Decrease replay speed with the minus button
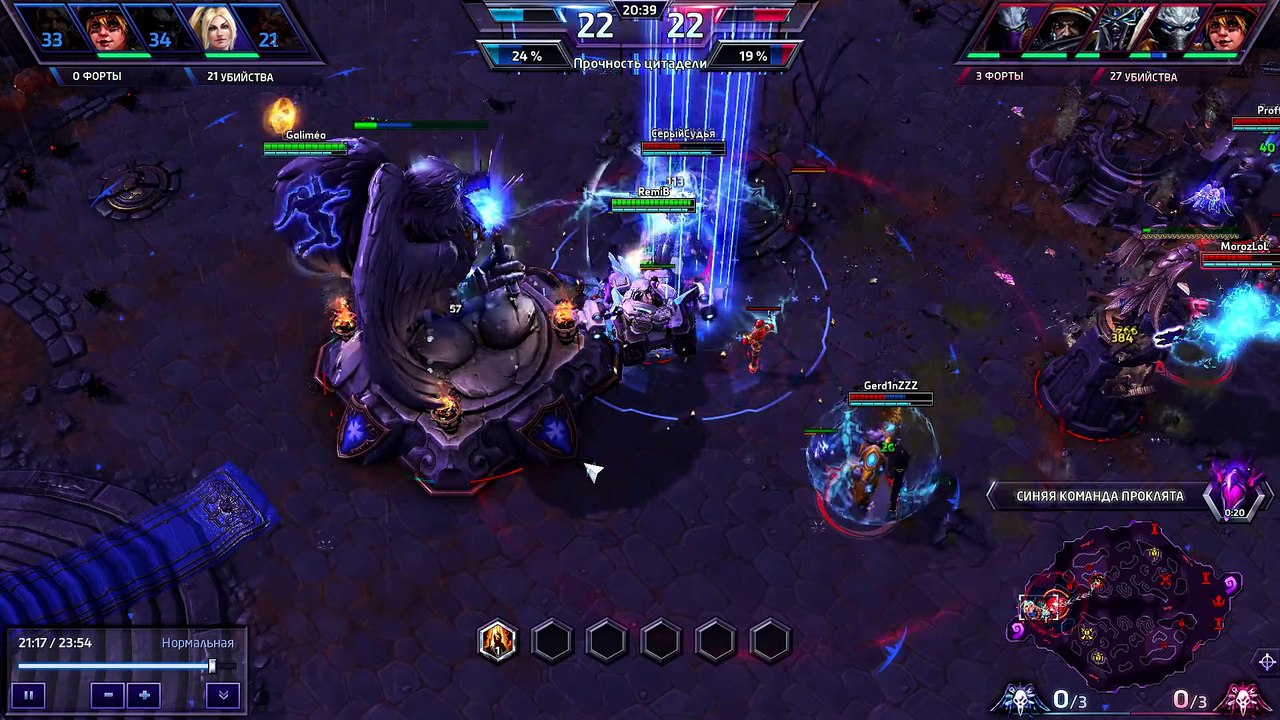1280x720 pixels. click(108, 695)
